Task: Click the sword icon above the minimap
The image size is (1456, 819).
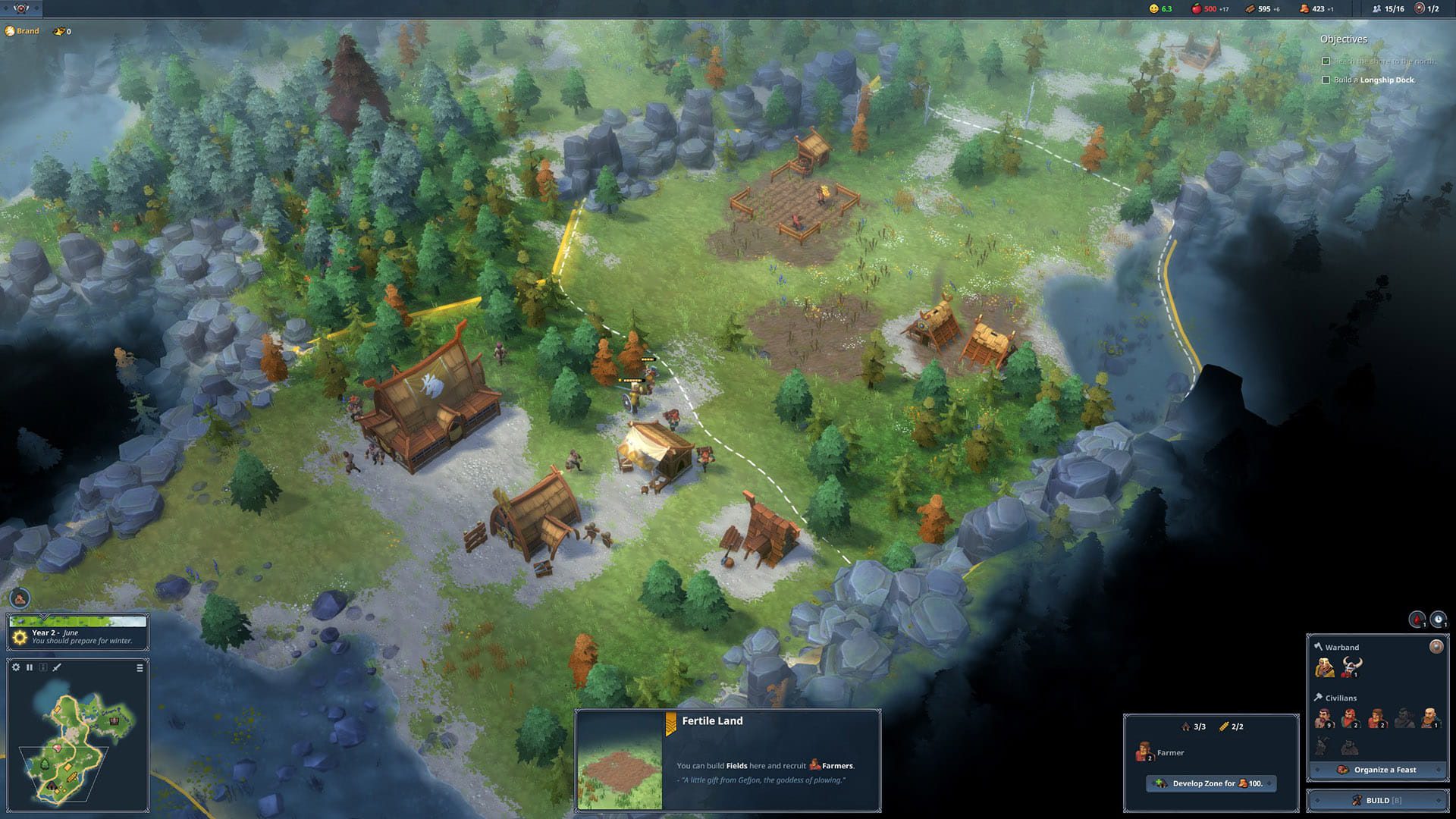Action: click(57, 667)
